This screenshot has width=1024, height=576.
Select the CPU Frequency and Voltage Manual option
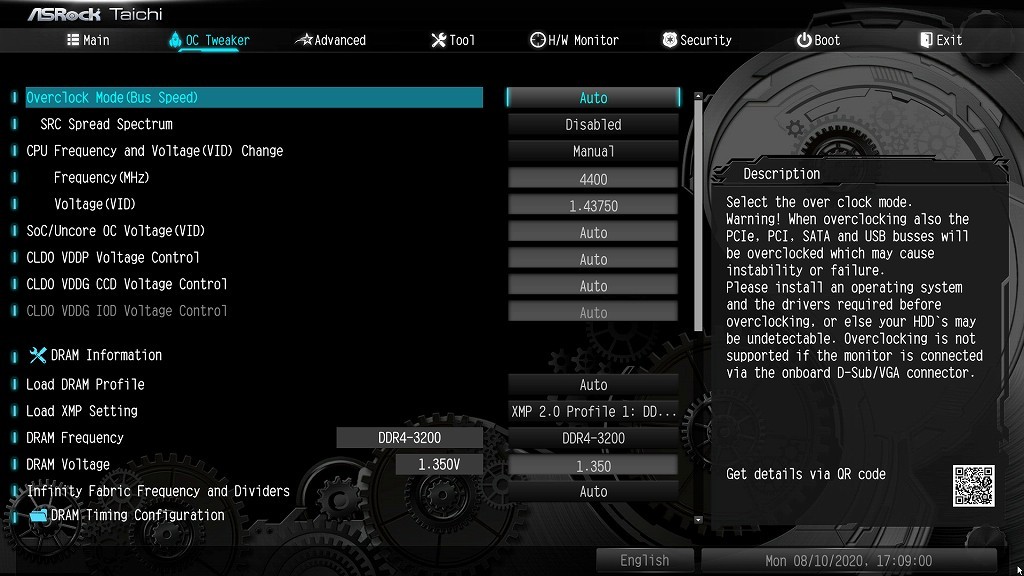593,152
